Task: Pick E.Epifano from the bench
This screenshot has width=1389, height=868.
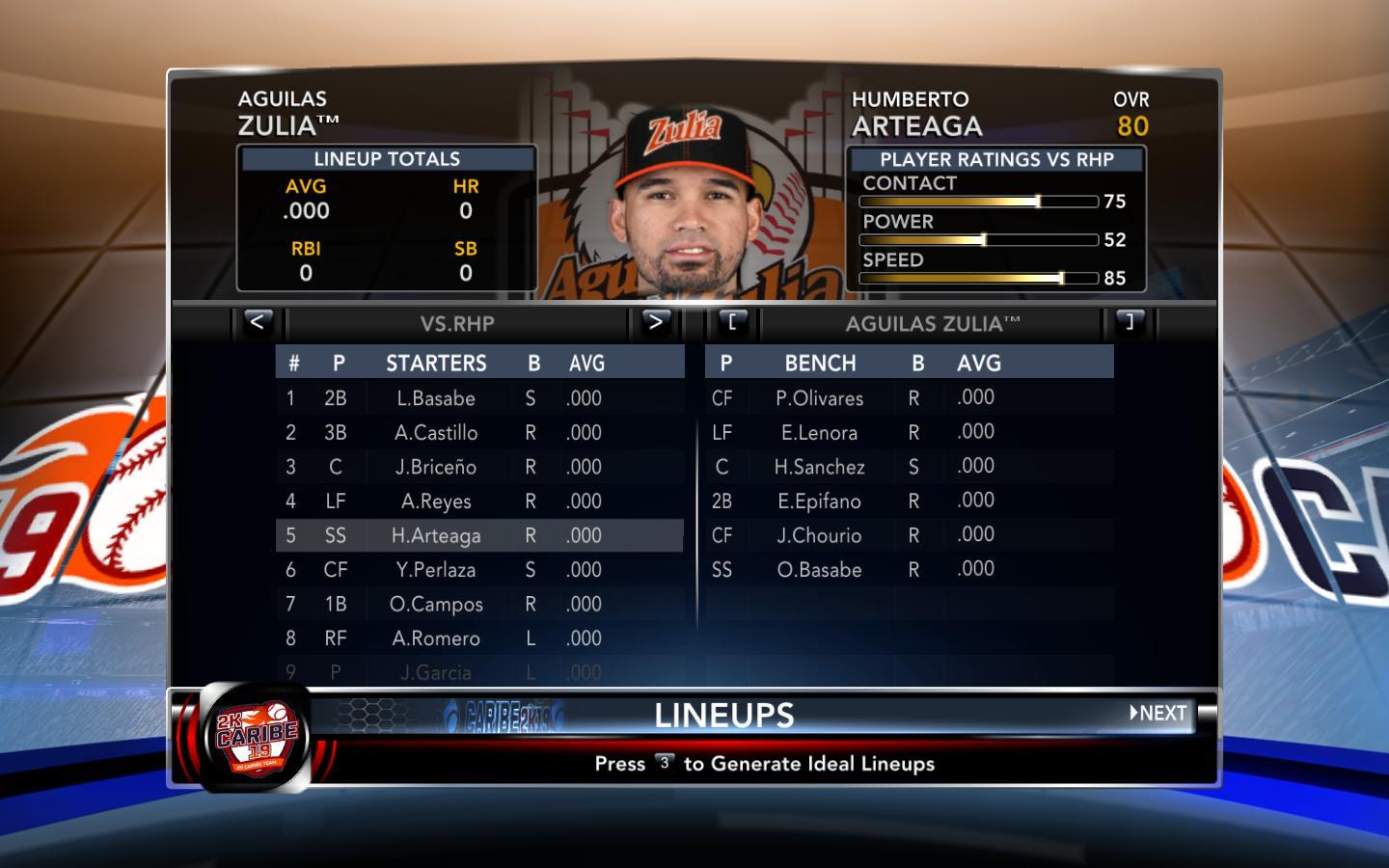Action: 819,502
